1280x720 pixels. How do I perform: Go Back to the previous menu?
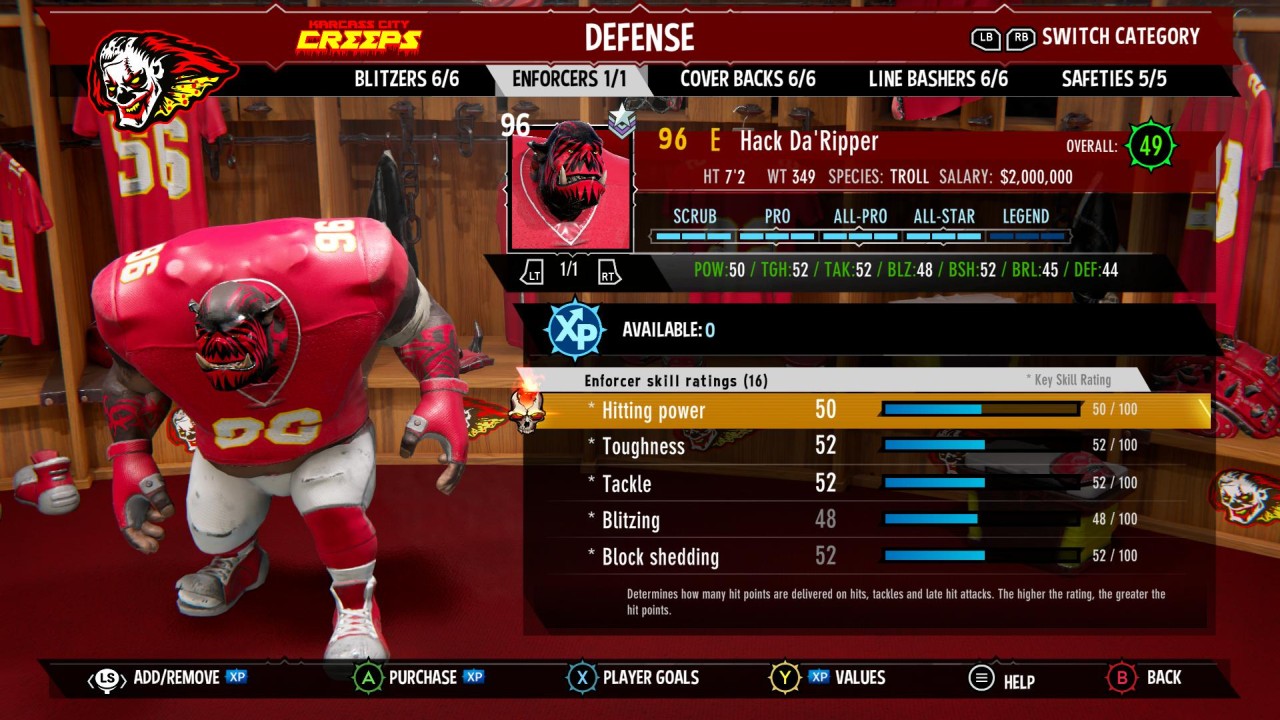[x=1146, y=678]
